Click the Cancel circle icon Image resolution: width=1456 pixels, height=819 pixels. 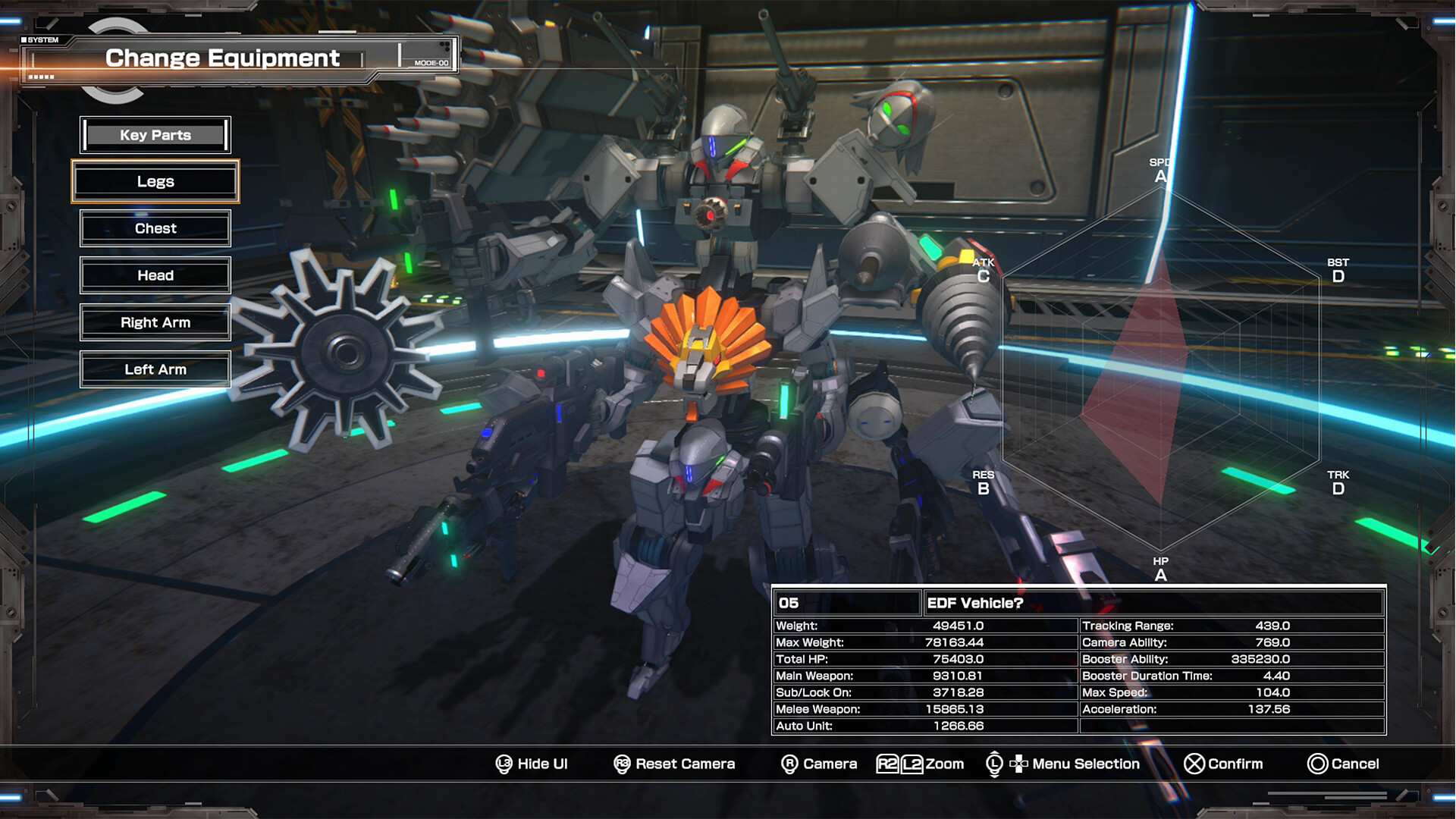point(1317,764)
